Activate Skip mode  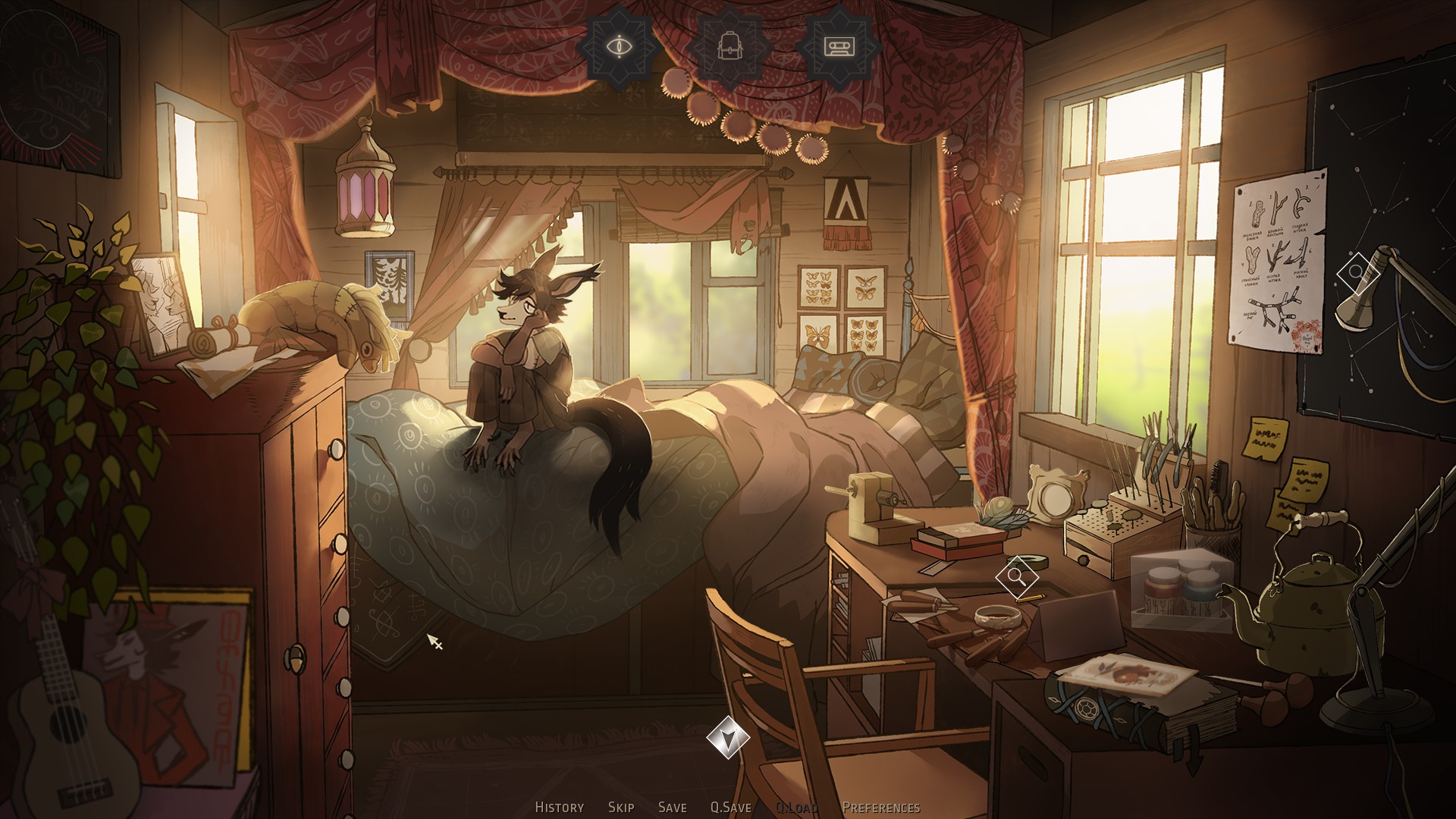coord(620,808)
